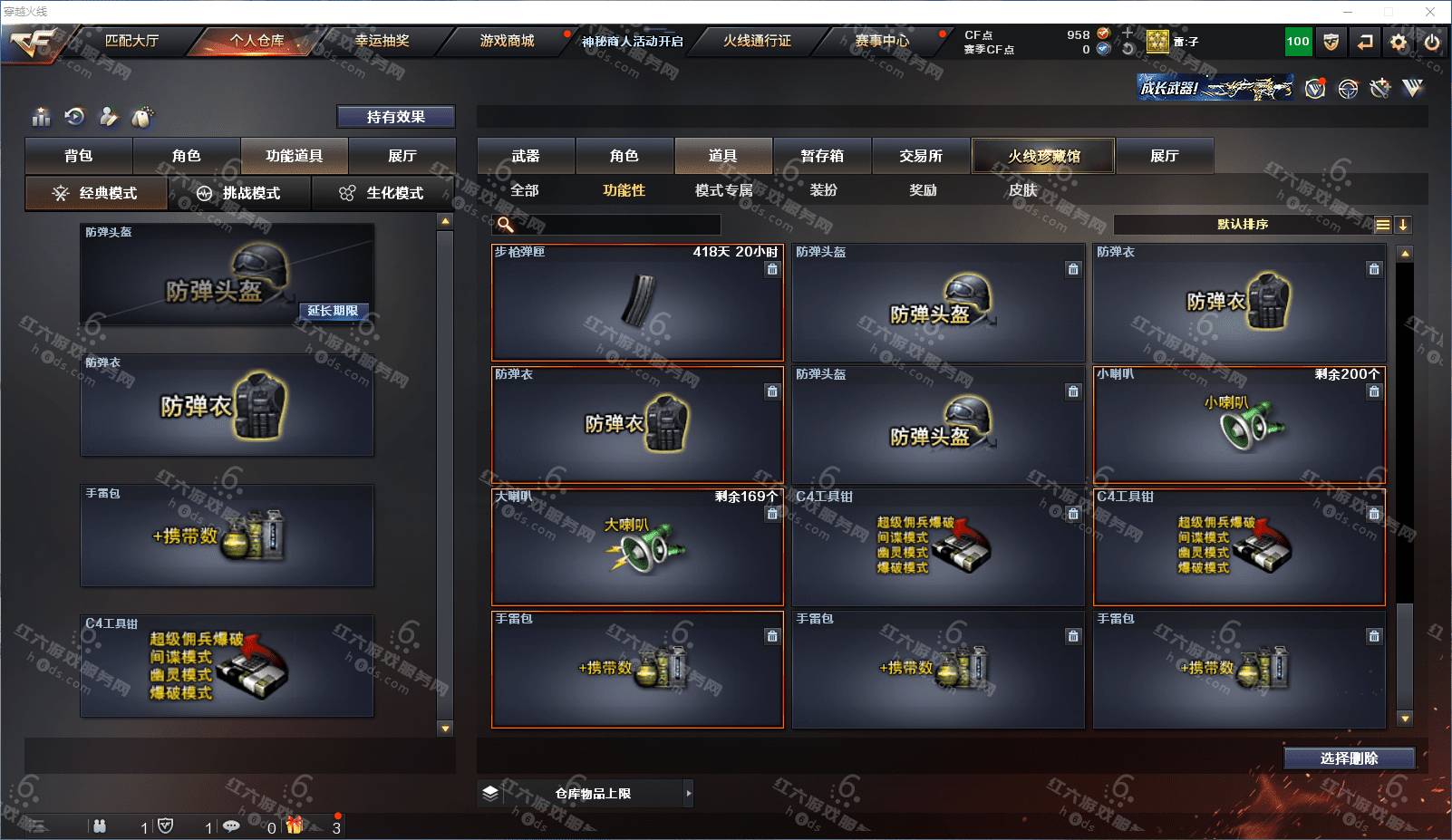Open the 匹配大厅 lobby menu
Viewport: 1452px width, 840px height.
131,41
